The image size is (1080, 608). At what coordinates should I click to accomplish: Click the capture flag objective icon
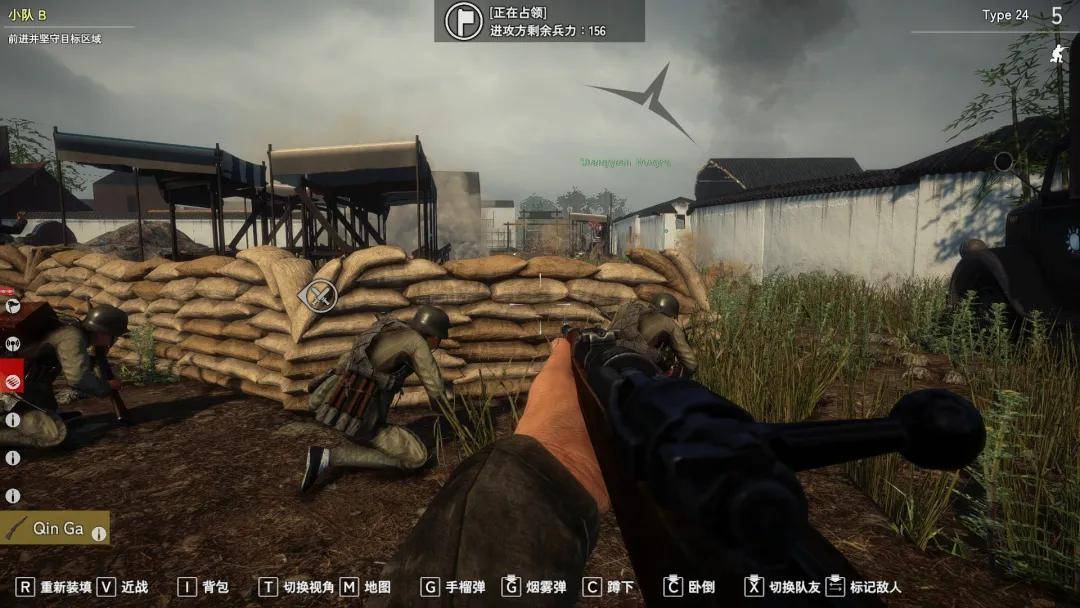pos(463,21)
